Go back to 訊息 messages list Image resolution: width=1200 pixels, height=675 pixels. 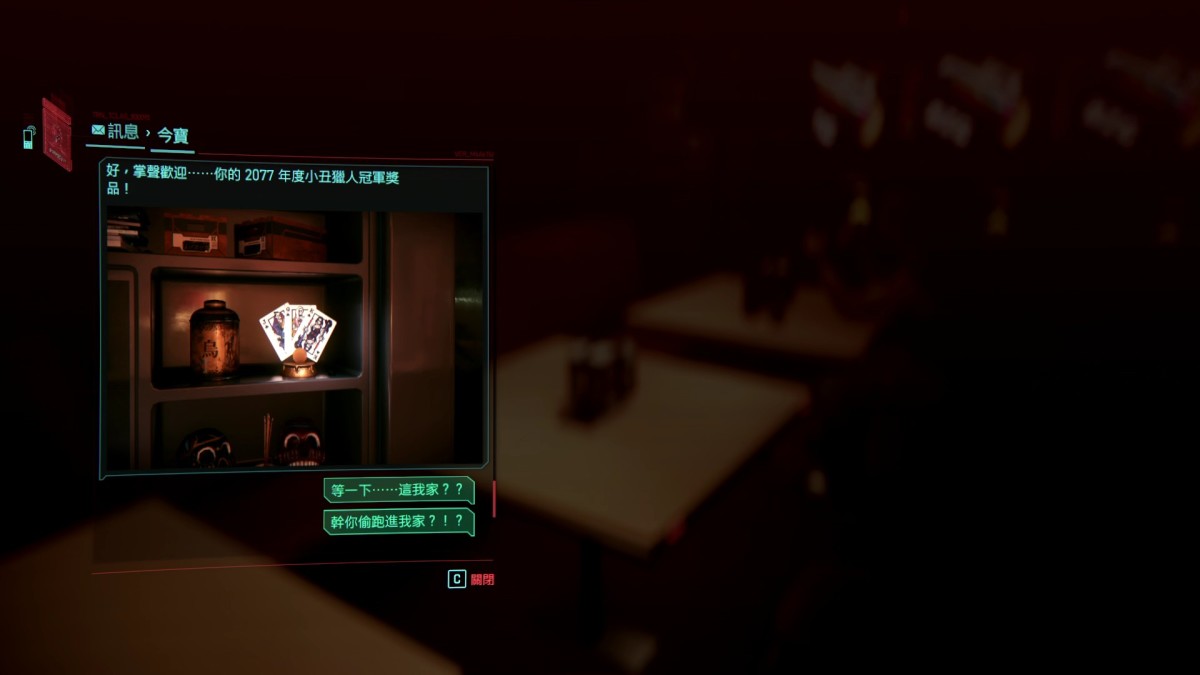(115, 131)
